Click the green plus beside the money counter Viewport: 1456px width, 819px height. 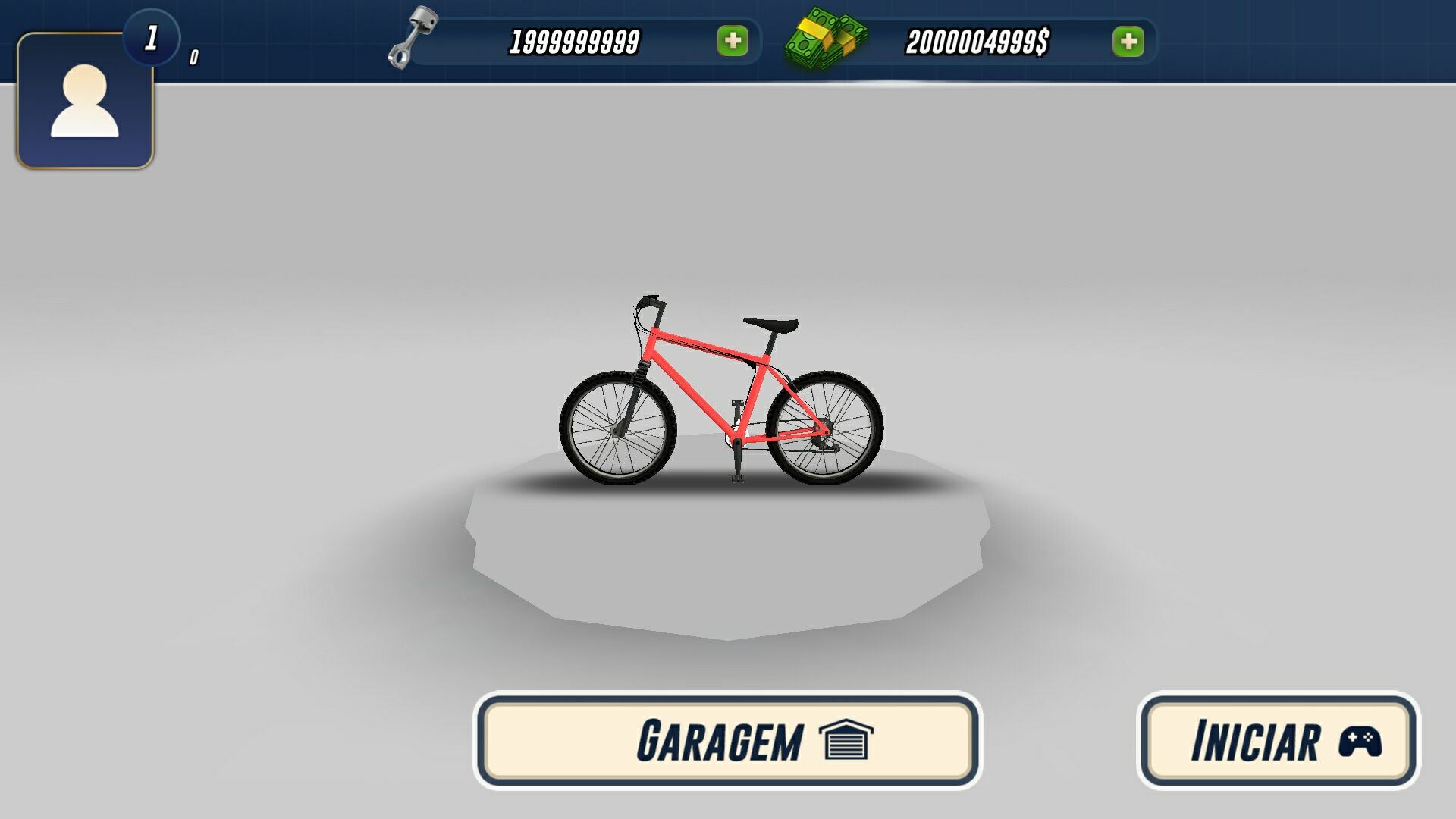[1129, 42]
